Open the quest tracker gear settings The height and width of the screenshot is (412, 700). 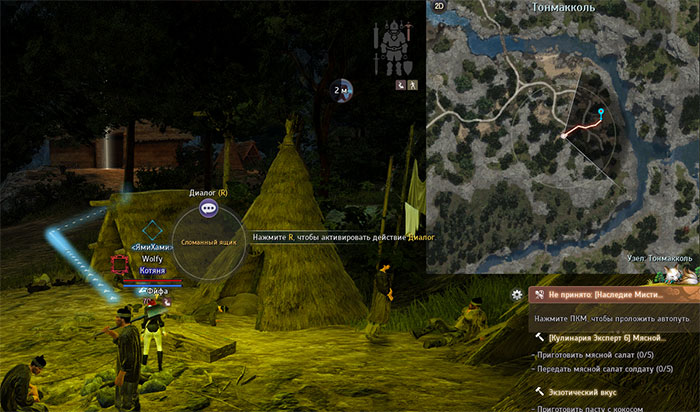pyautogui.click(x=516, y=294)
